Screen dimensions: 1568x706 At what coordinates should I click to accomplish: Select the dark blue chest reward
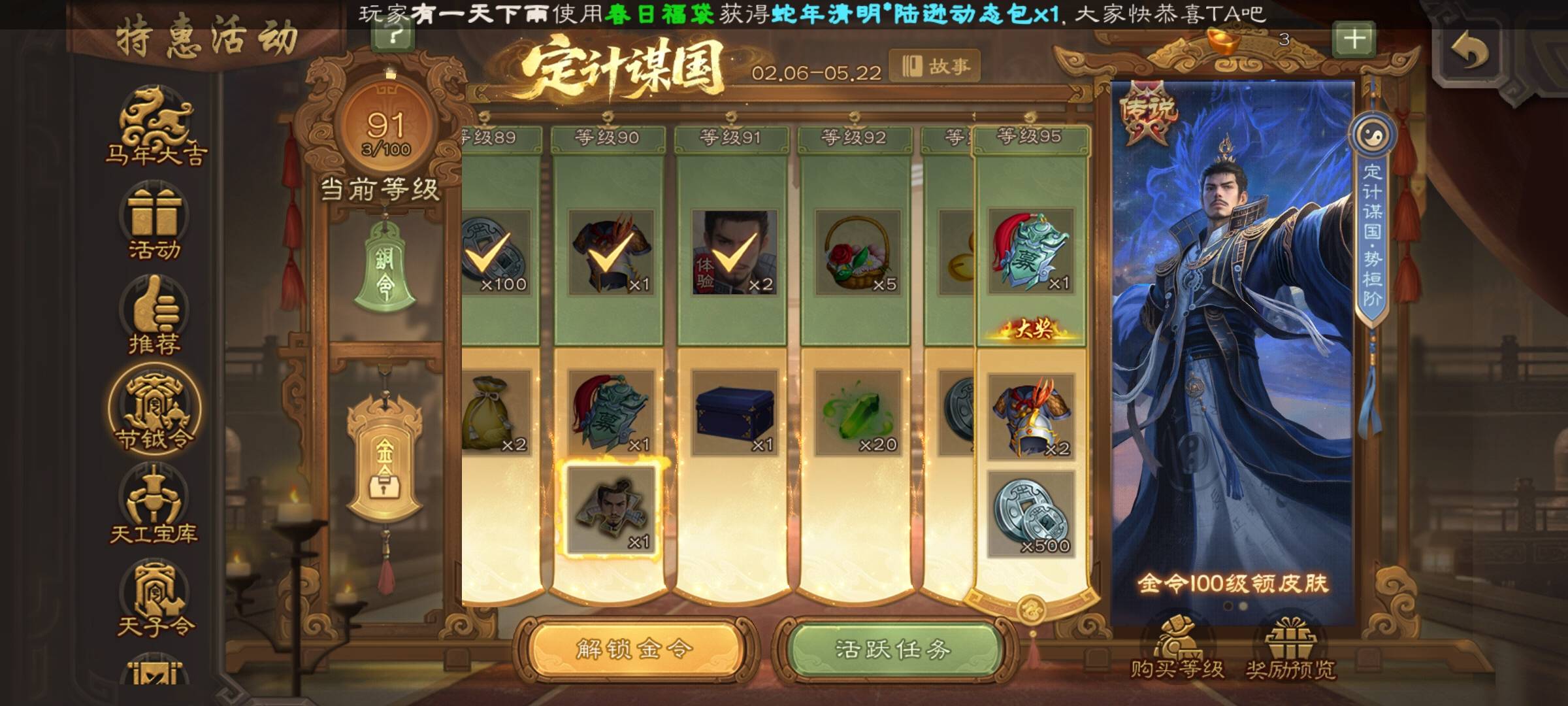tap(734, 413)
